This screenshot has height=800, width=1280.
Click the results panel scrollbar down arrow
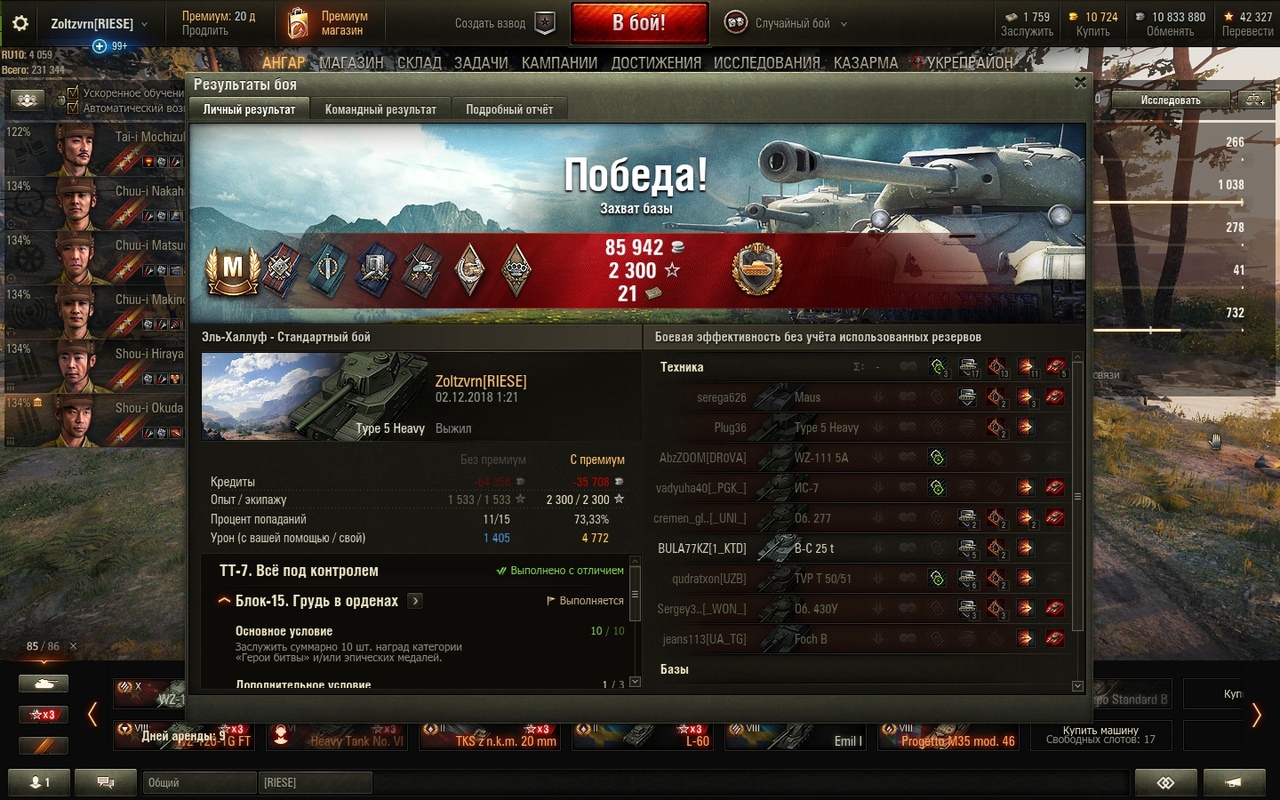(1076, 687)
